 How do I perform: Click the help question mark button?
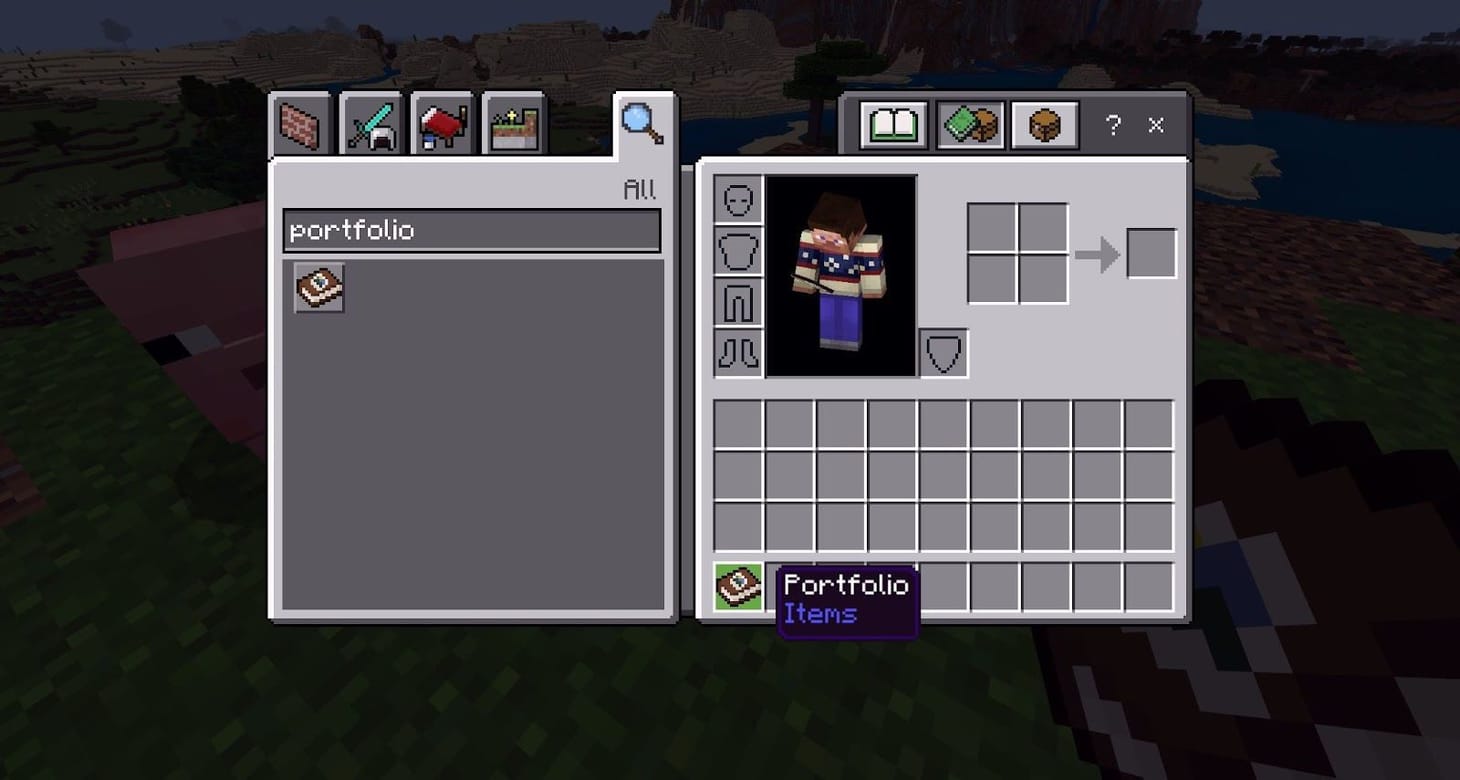1113,125
